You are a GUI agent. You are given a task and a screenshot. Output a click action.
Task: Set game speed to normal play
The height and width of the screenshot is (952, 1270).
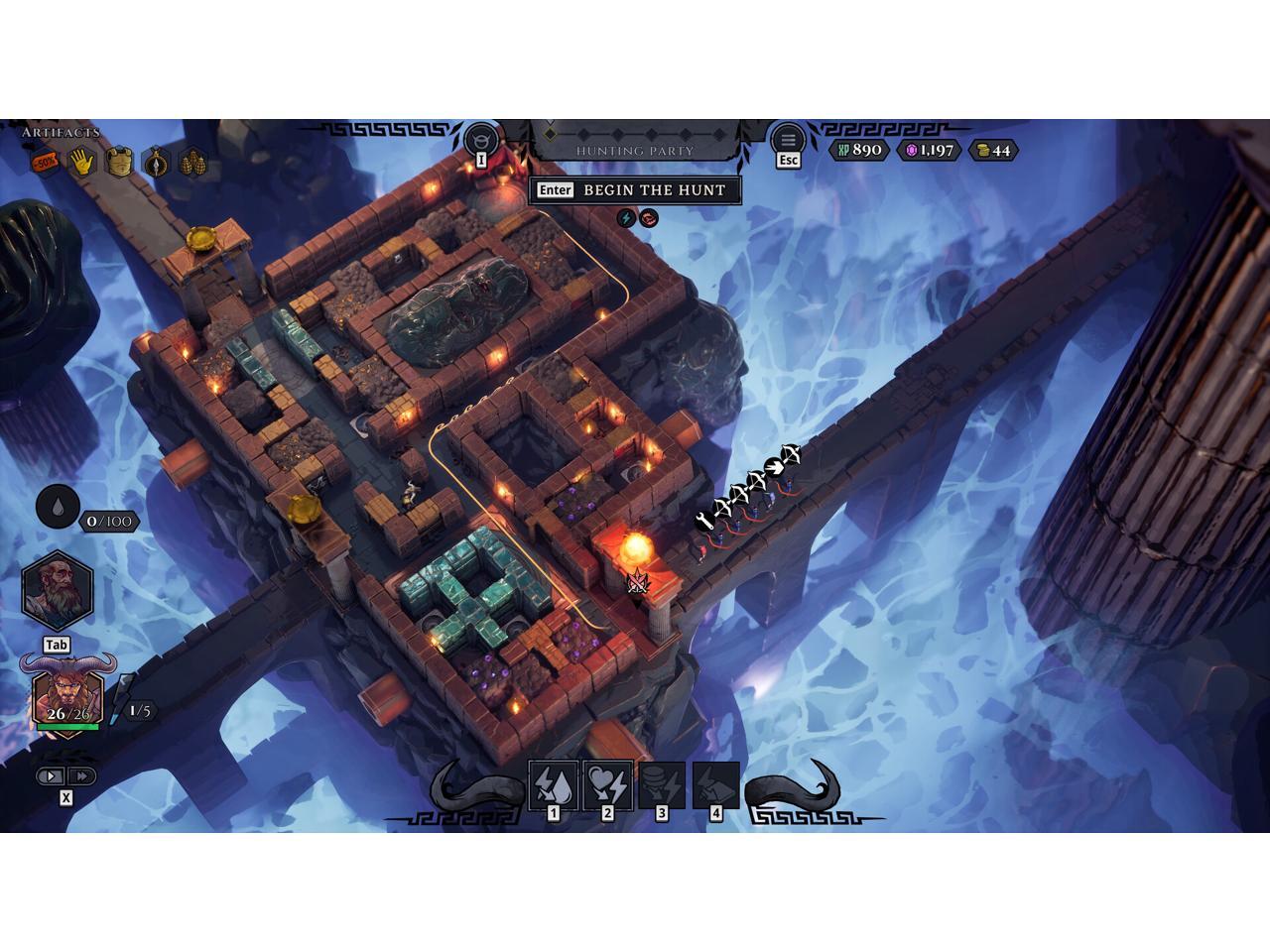point(53,776)
